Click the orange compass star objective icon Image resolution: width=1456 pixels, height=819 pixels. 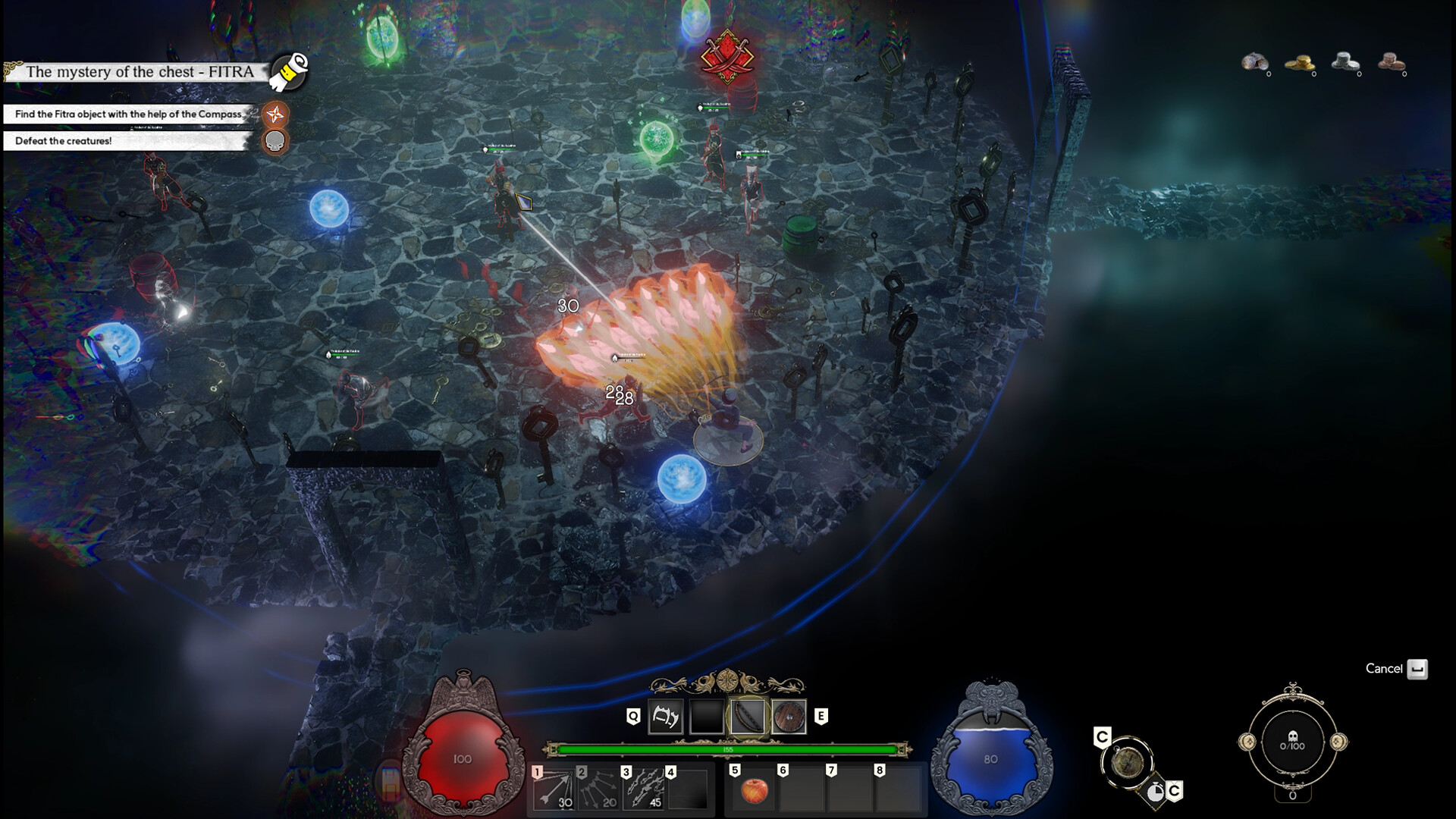(275, 115)
